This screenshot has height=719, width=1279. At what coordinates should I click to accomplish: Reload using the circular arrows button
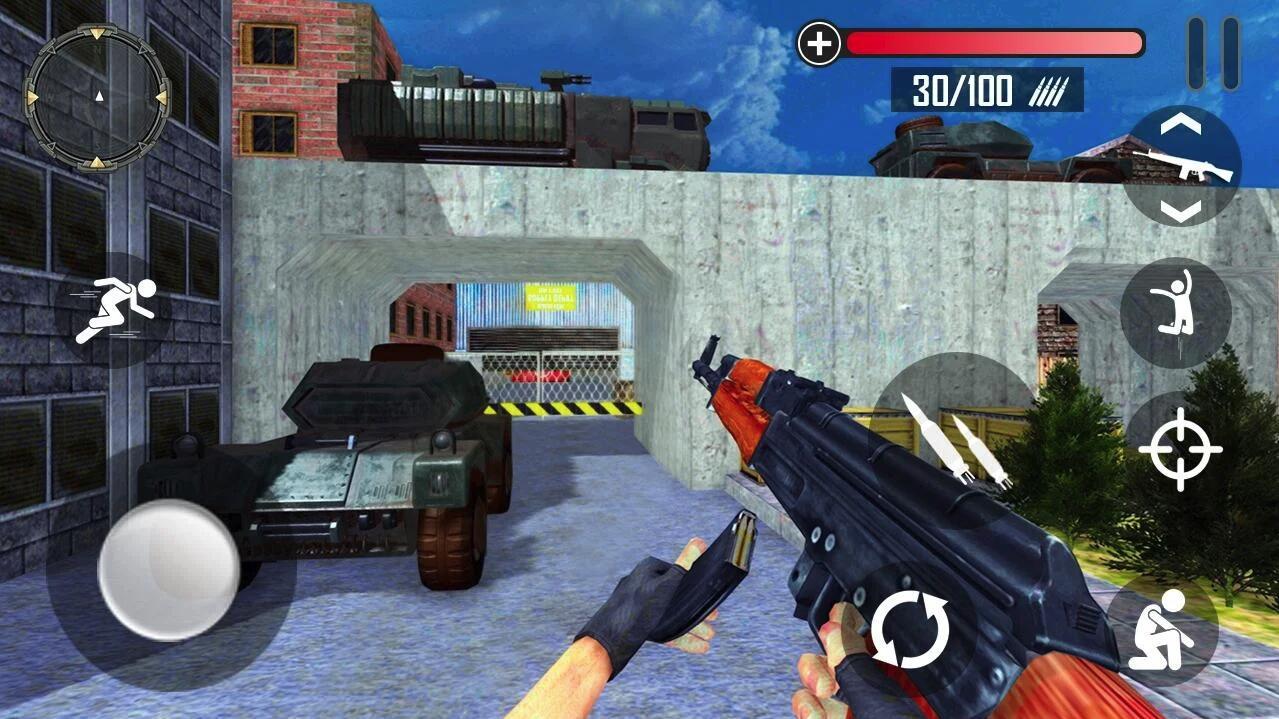pyautogui.click(x=910, y=631)
